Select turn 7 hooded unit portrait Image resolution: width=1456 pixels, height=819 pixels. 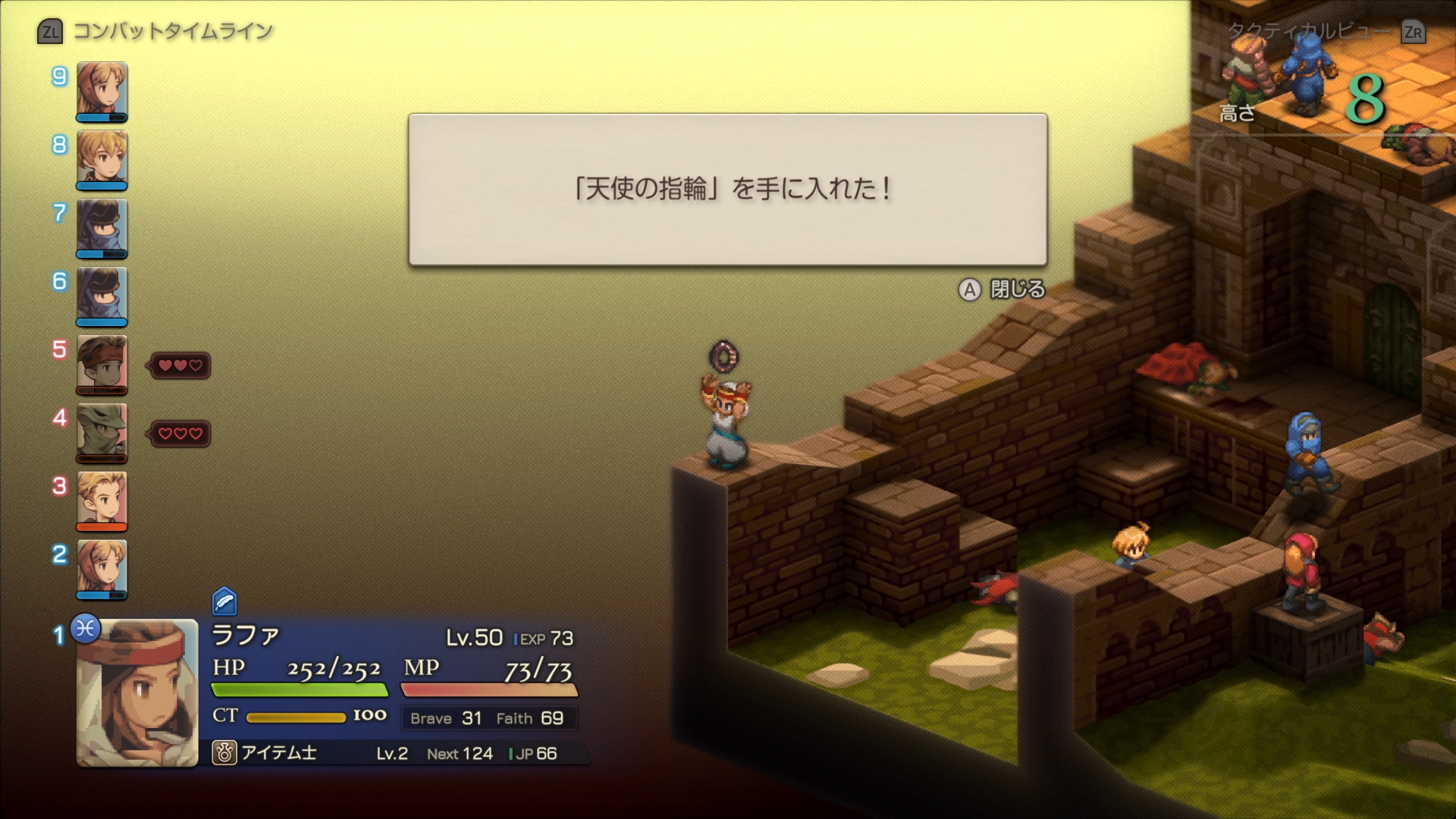[x=102, y=227]
